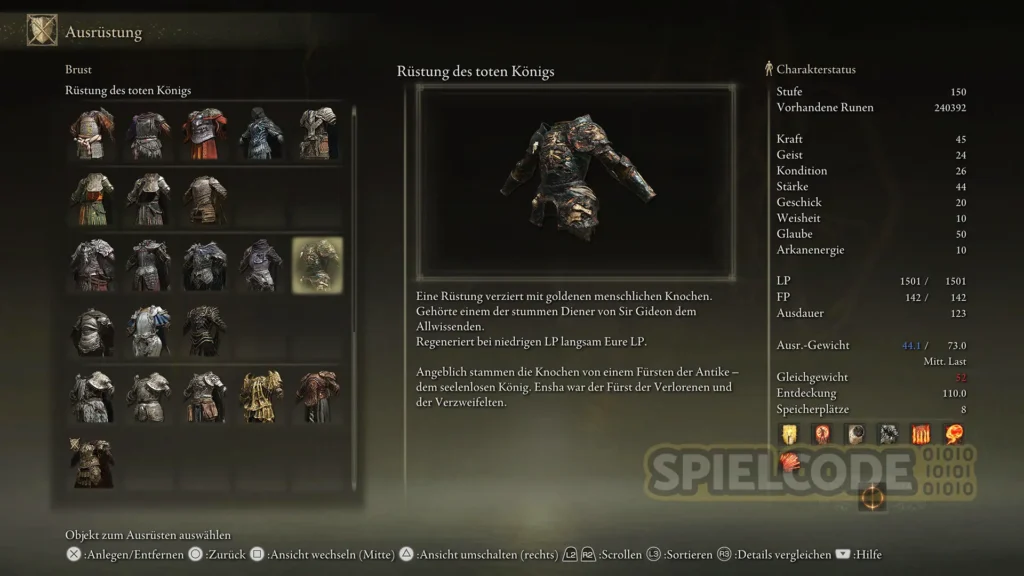The width and height of the screenshot is (1024, 576).
Task: Select the dark blue hooded robe armor
Action: [x=261, y=134]
